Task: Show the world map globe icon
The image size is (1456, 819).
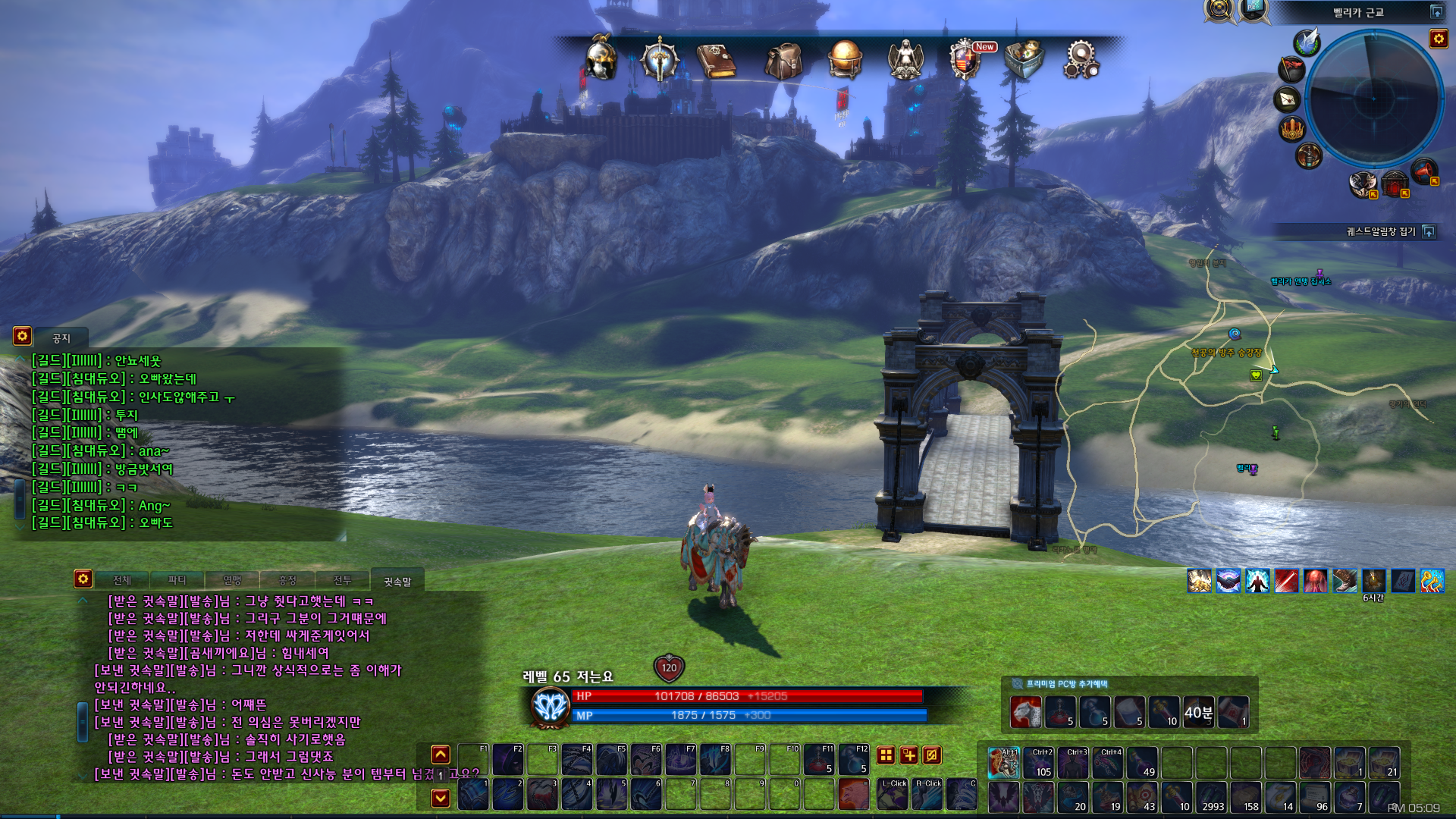Action: [845, 59]
